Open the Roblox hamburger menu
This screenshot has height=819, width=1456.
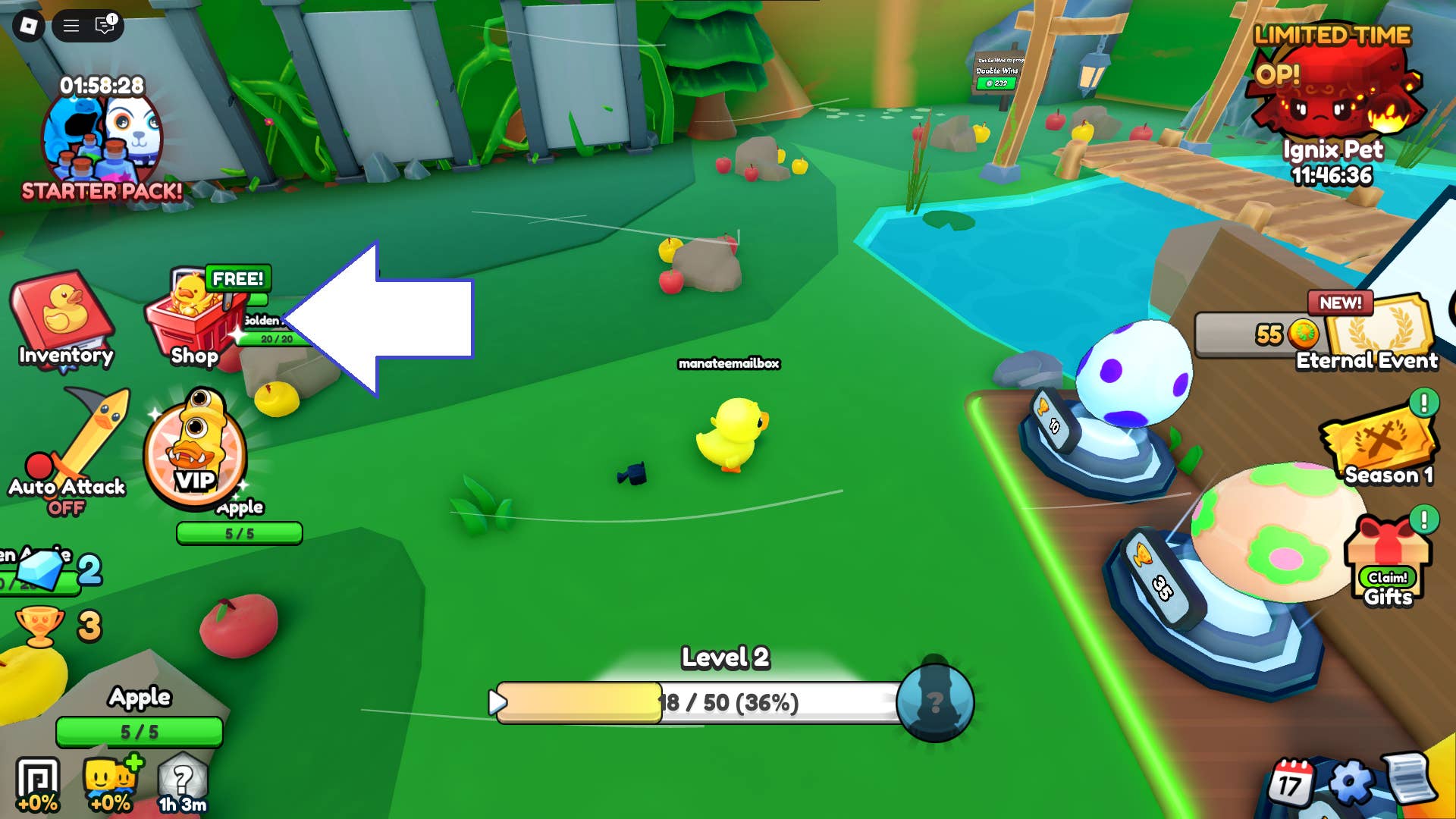(x=71, y=25)
